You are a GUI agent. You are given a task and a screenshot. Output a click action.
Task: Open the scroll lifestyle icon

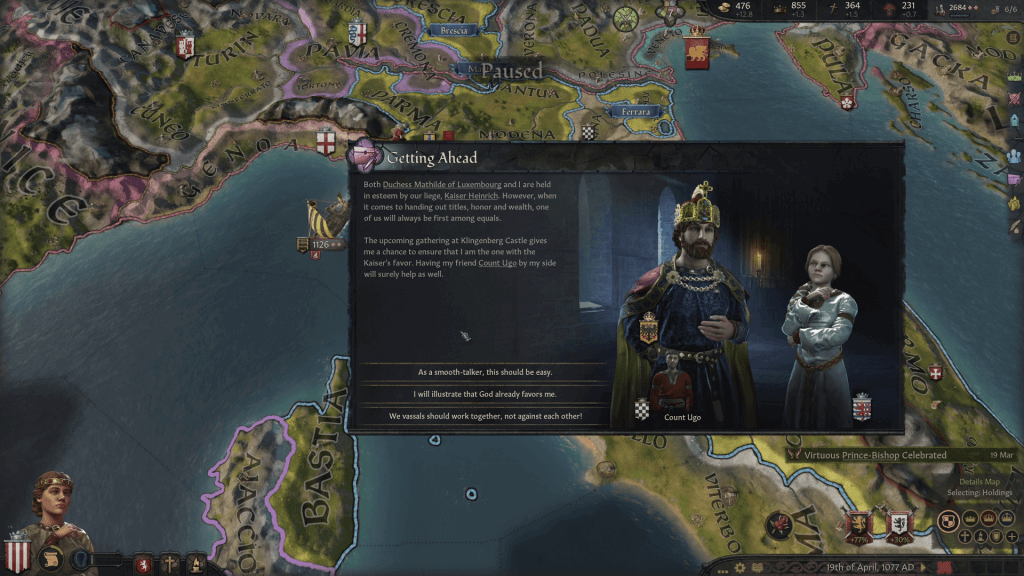(50, 560)
